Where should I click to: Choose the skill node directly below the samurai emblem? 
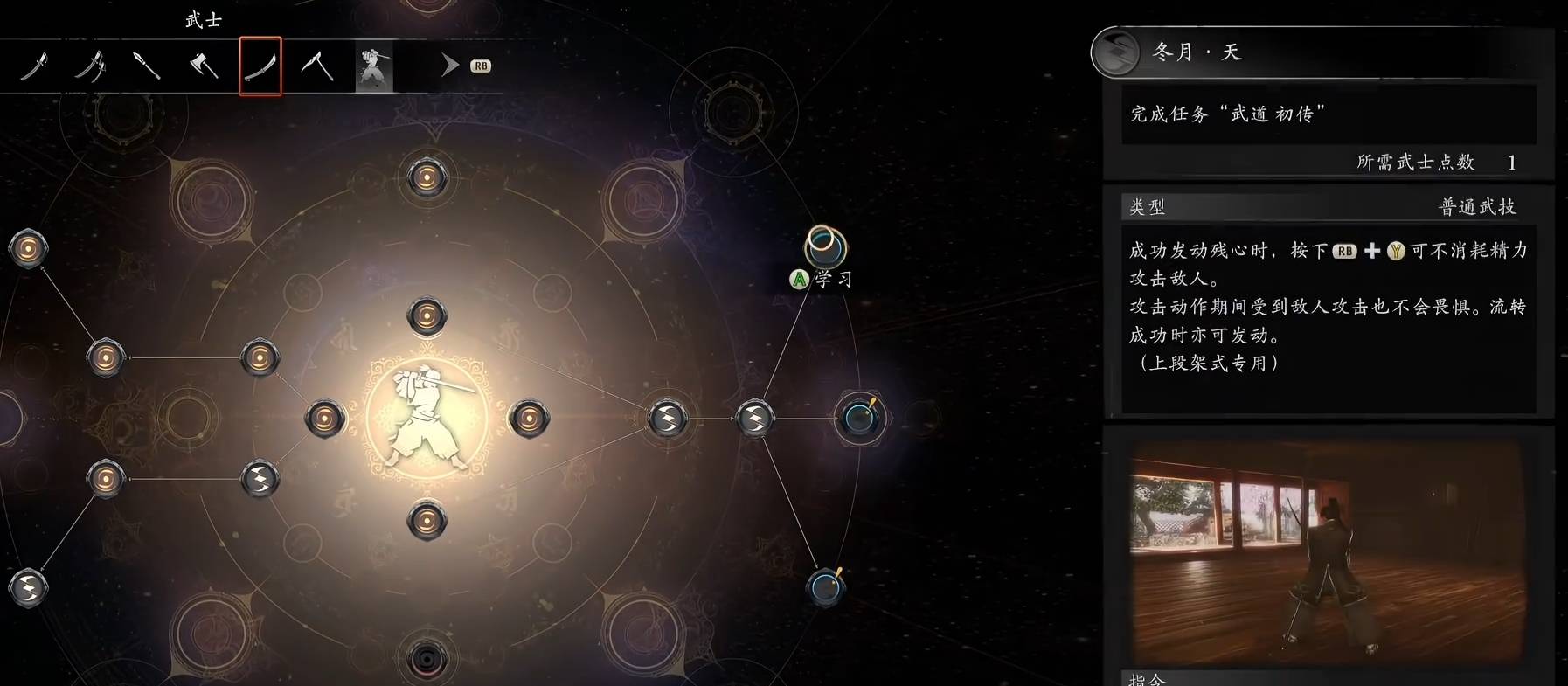427,521
